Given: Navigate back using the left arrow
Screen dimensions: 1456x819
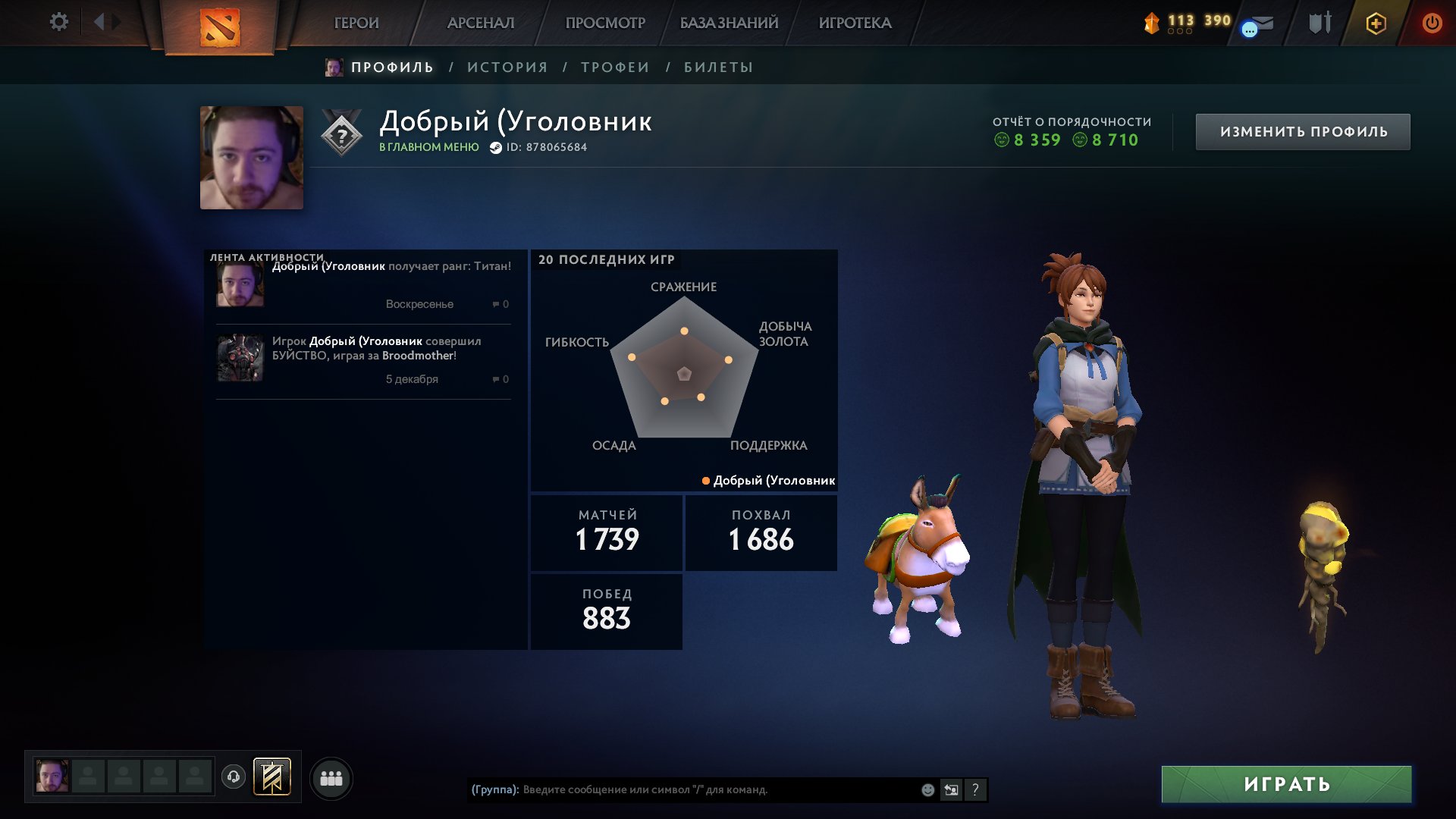Looking at the screenshot, I should point(97,21).
